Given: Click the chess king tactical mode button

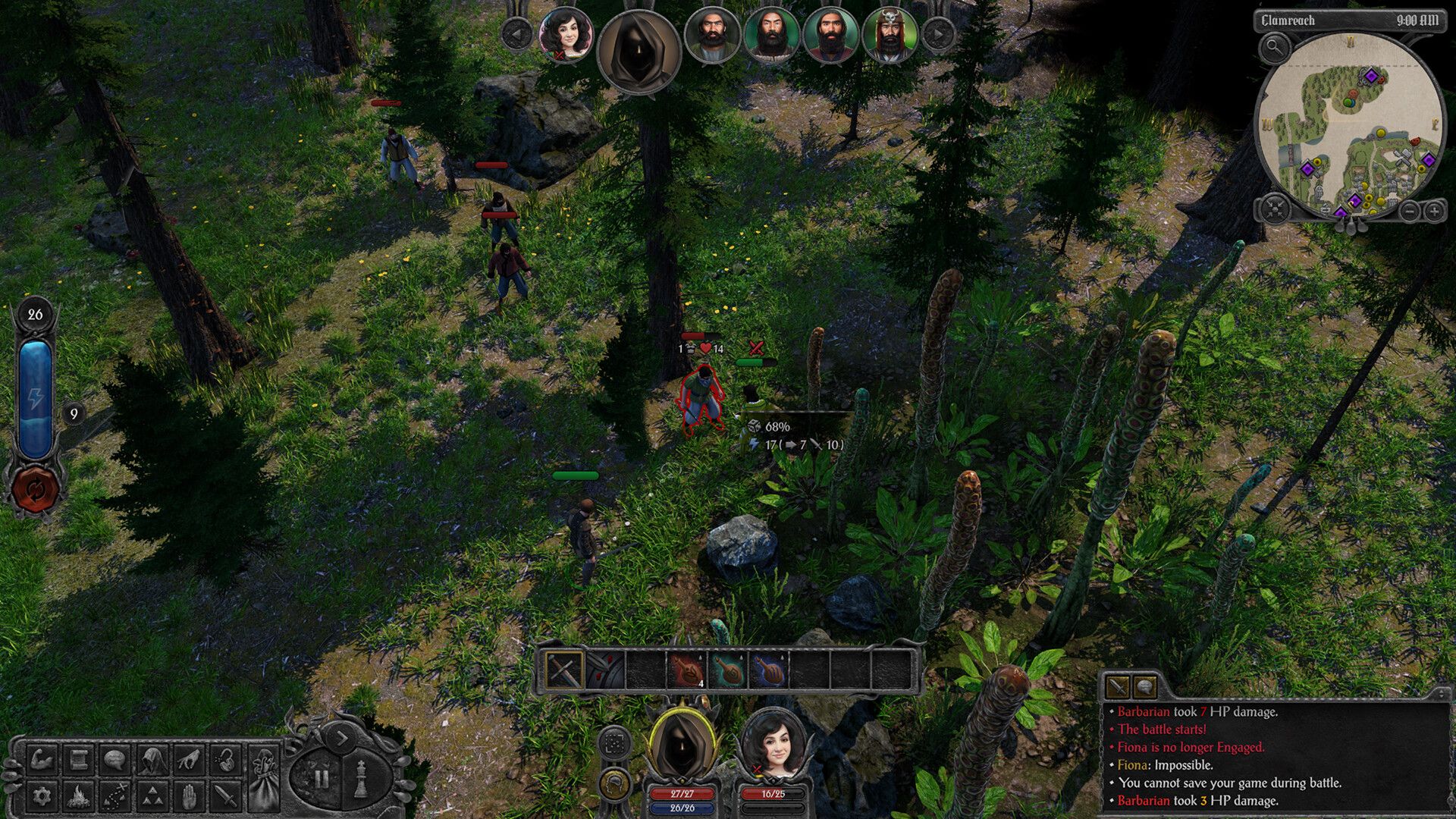Looking at the screenshot, I should [x=362, y=778].
